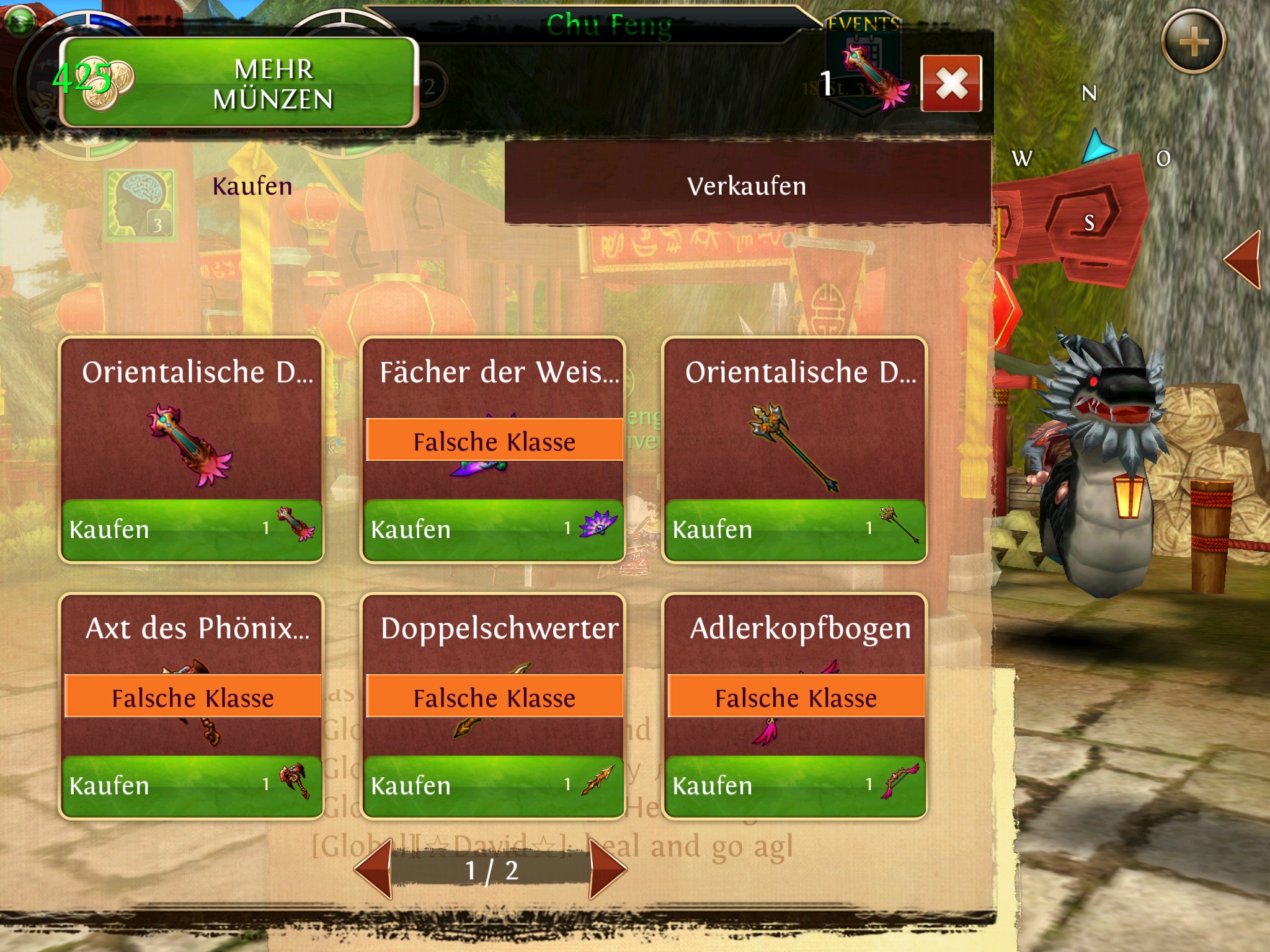The image size is (1270, 952).
Task: Go to the next shop page
Action: click(x=607, y=869)
